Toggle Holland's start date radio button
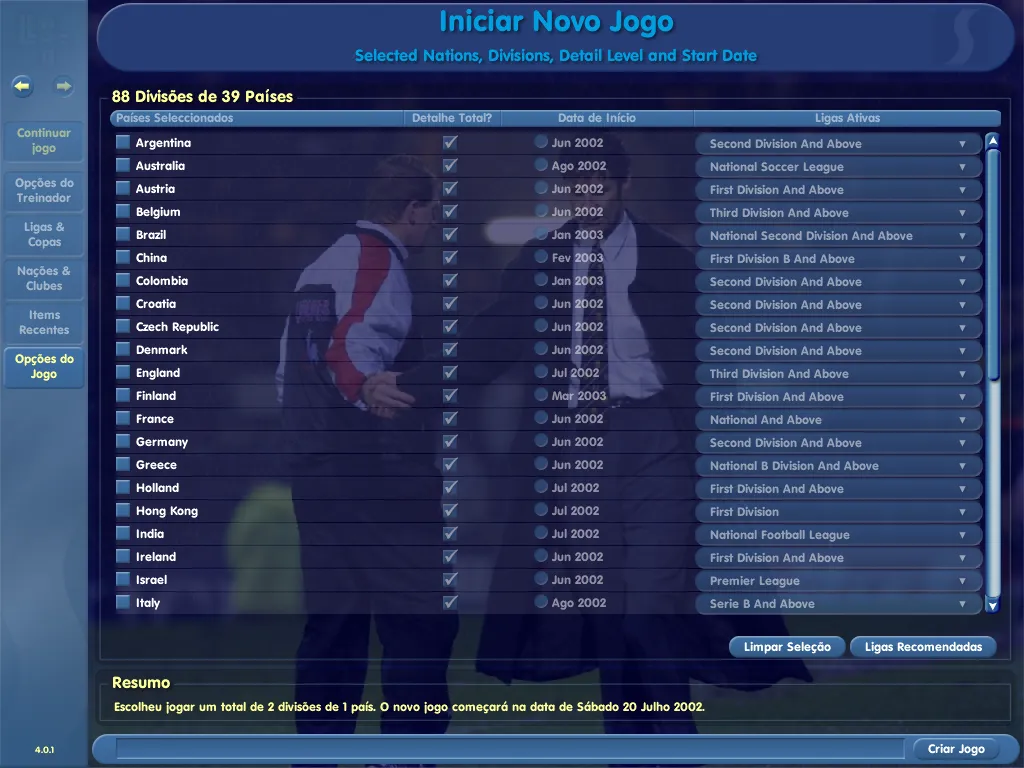 [541, 488]
